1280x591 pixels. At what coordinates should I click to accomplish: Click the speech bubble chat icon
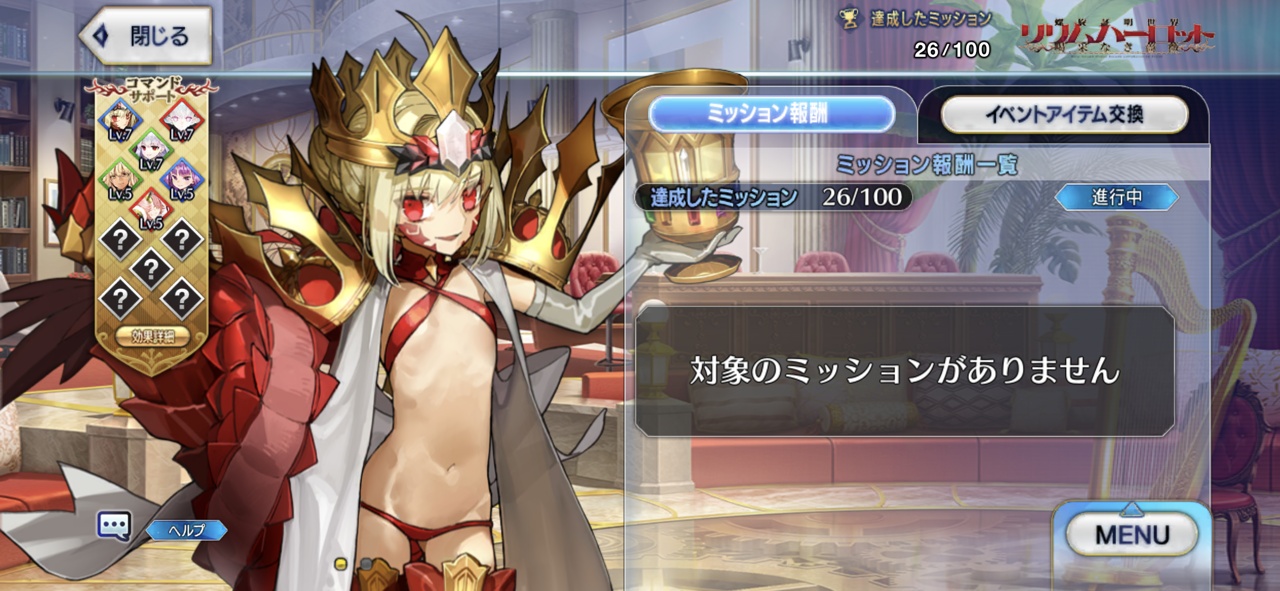[113, 525]
